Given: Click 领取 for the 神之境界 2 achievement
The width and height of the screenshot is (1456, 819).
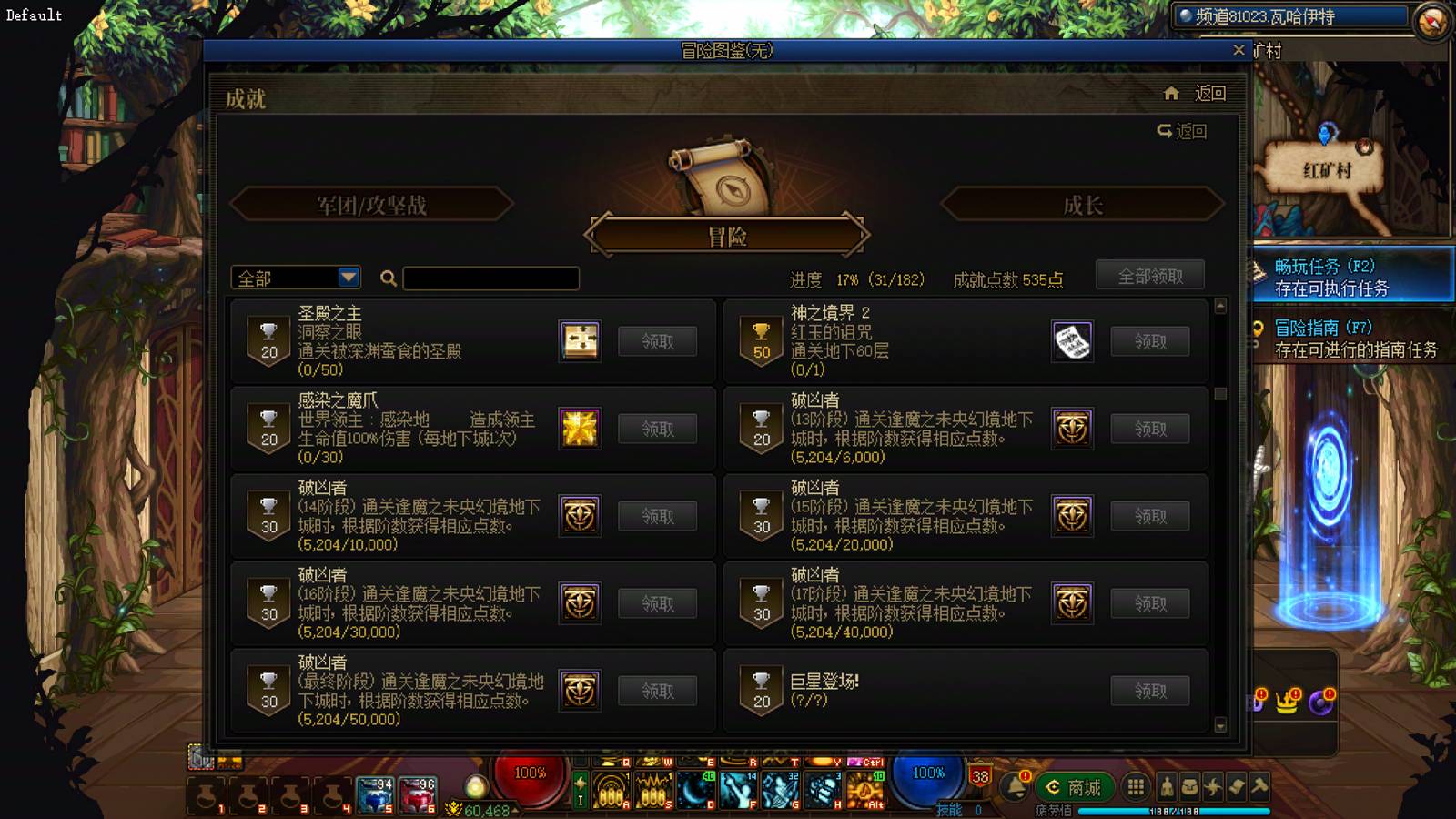Looking at the screenshot, I should [1151, 340].
